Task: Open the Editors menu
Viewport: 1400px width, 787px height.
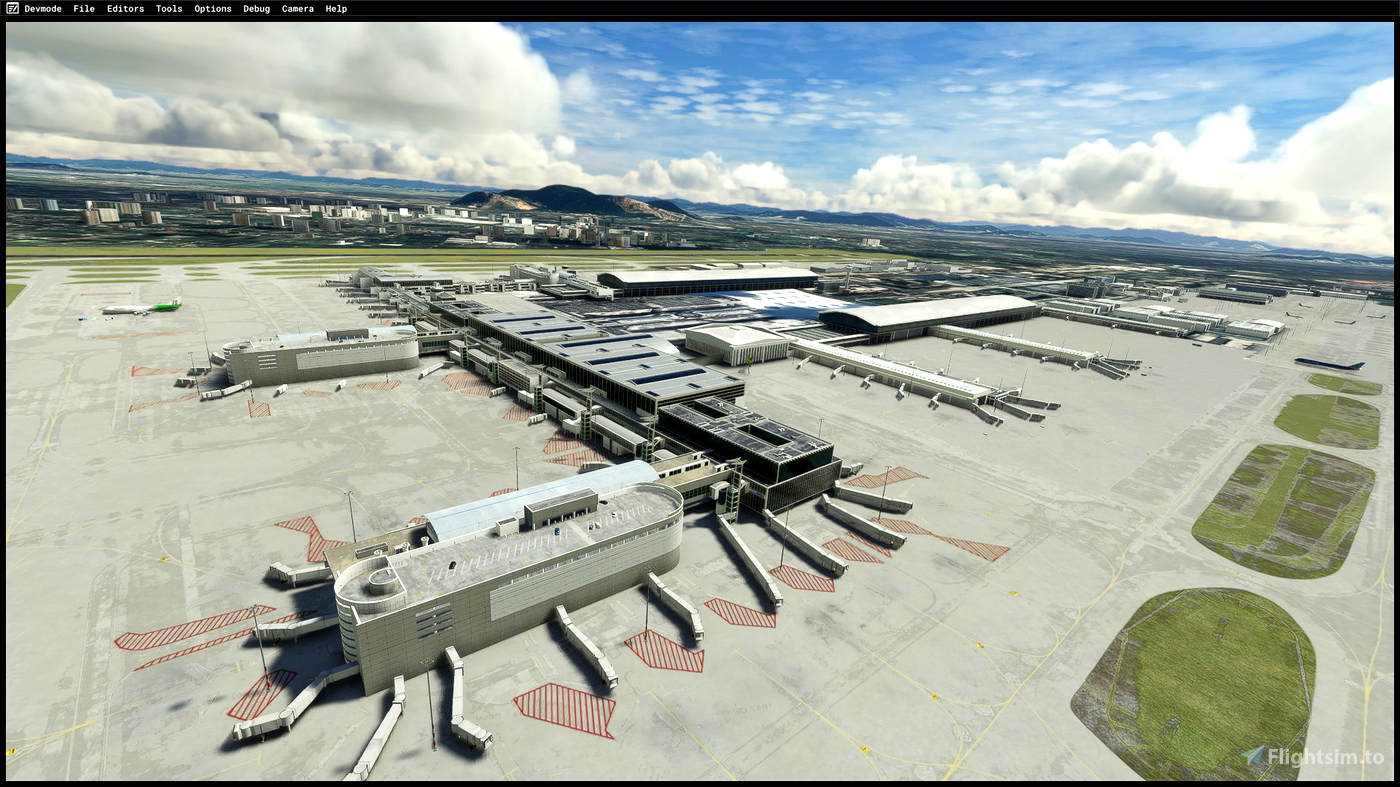Action: pos(124,8)
